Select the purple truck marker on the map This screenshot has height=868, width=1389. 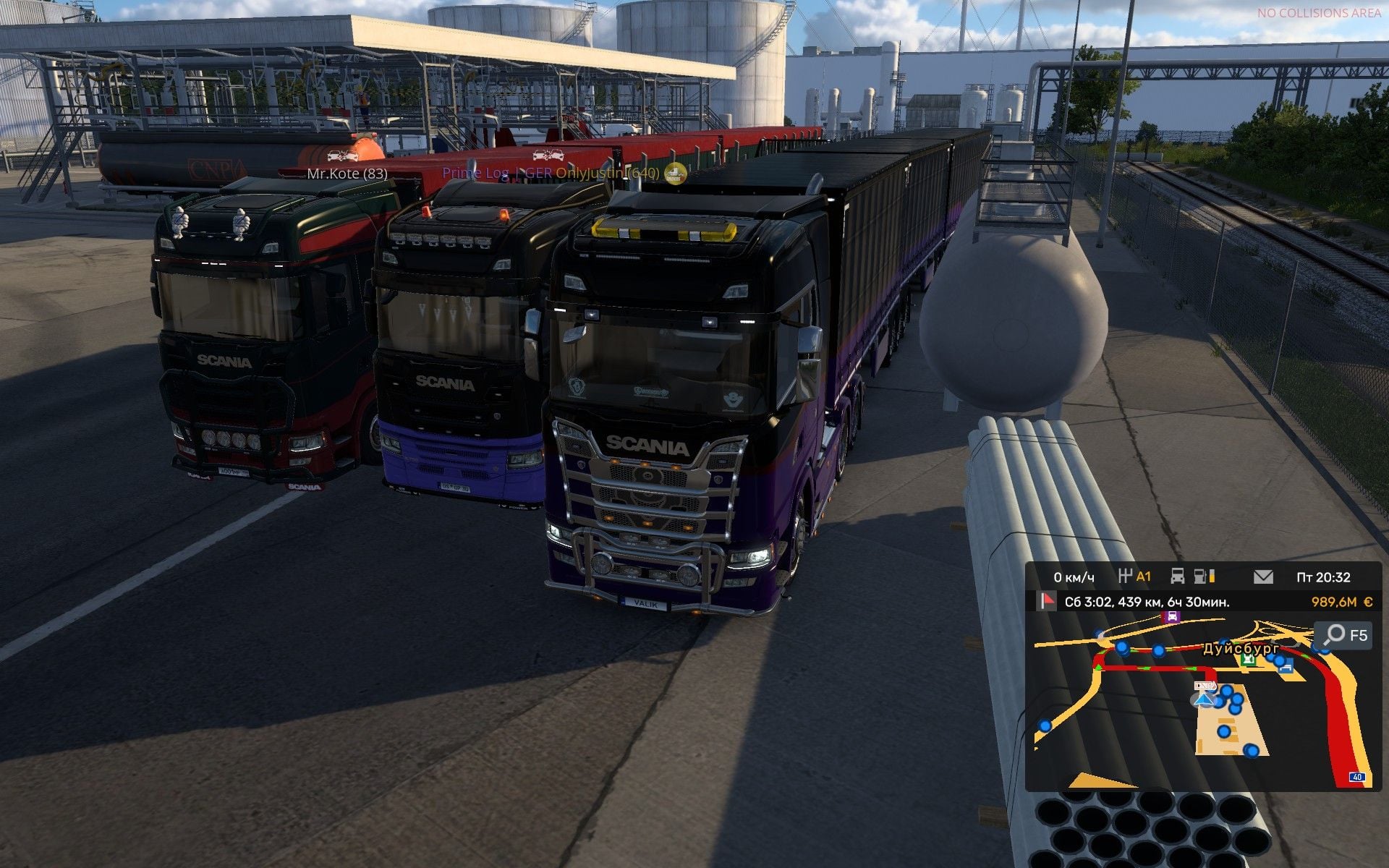click(x=1171, y=617)
